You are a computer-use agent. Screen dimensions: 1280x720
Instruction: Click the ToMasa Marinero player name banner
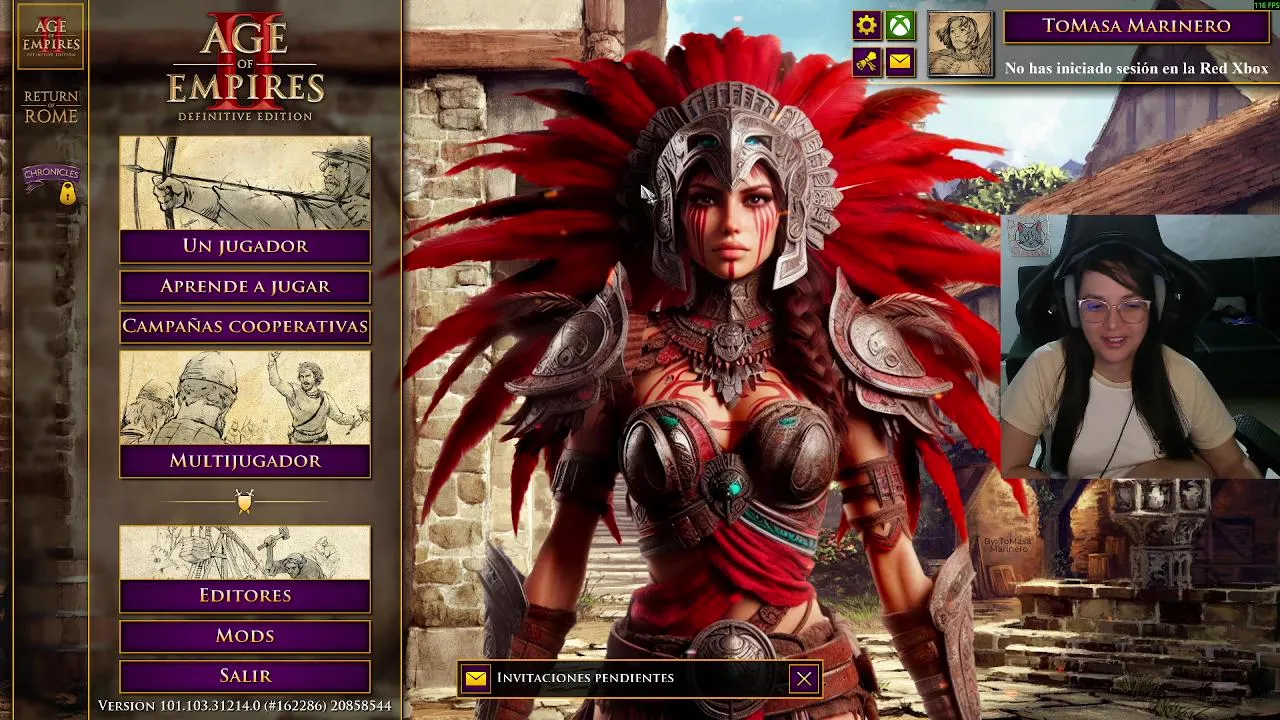[x=1136, y=26]
